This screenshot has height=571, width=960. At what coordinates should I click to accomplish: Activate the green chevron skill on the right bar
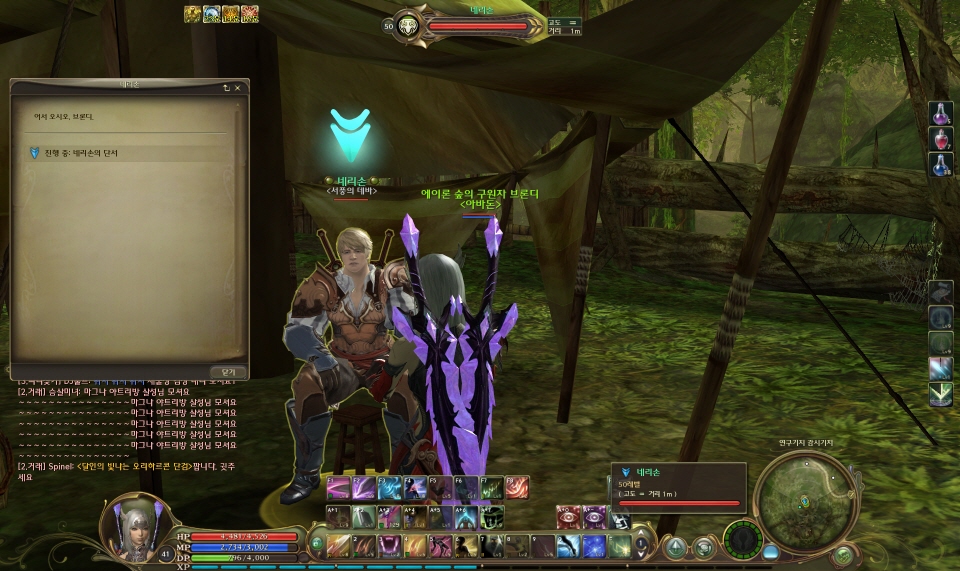pos(941,395)
